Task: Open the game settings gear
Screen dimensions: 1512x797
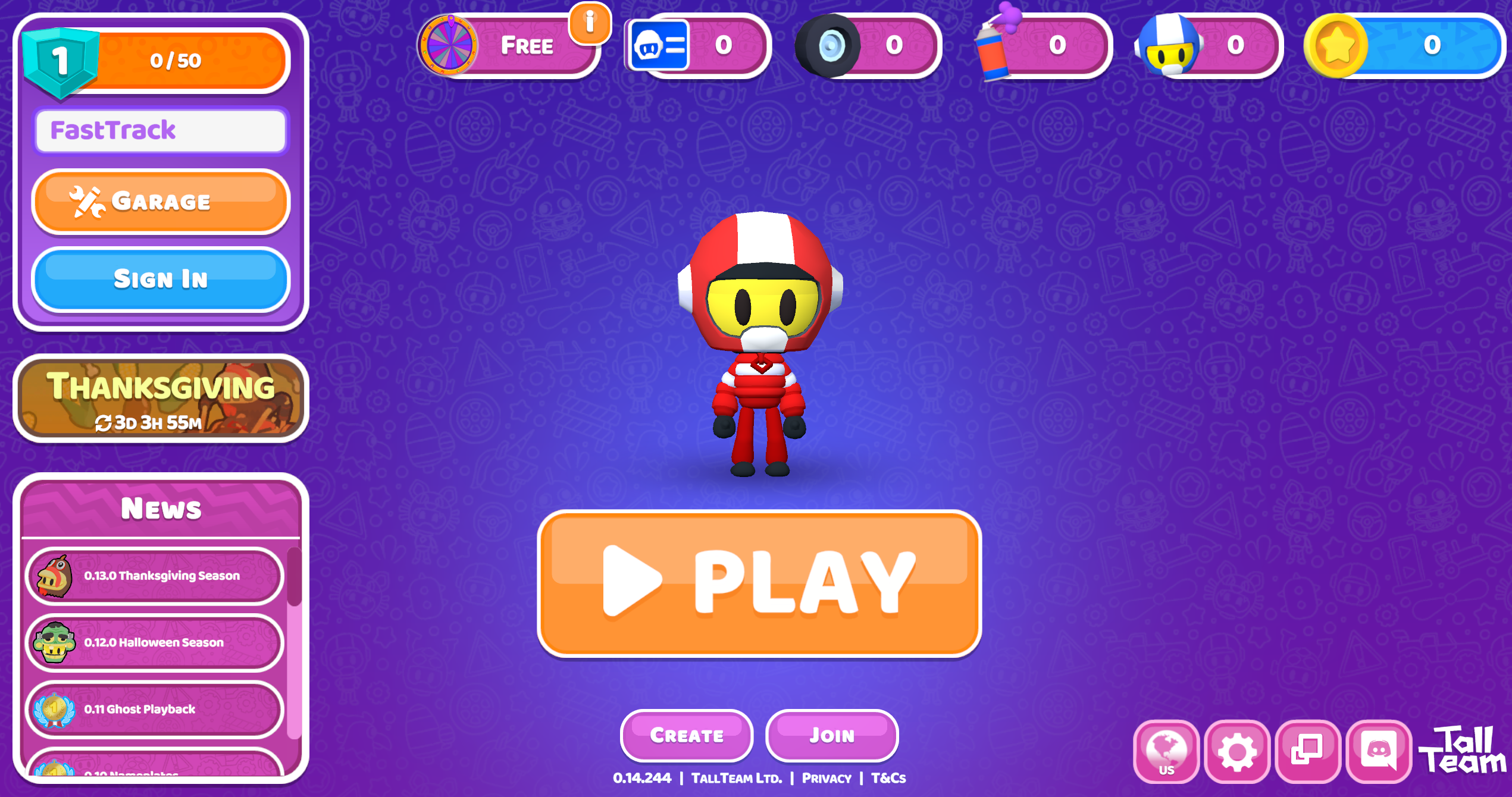Action: pyautogui.click(x=1237, y=753)
